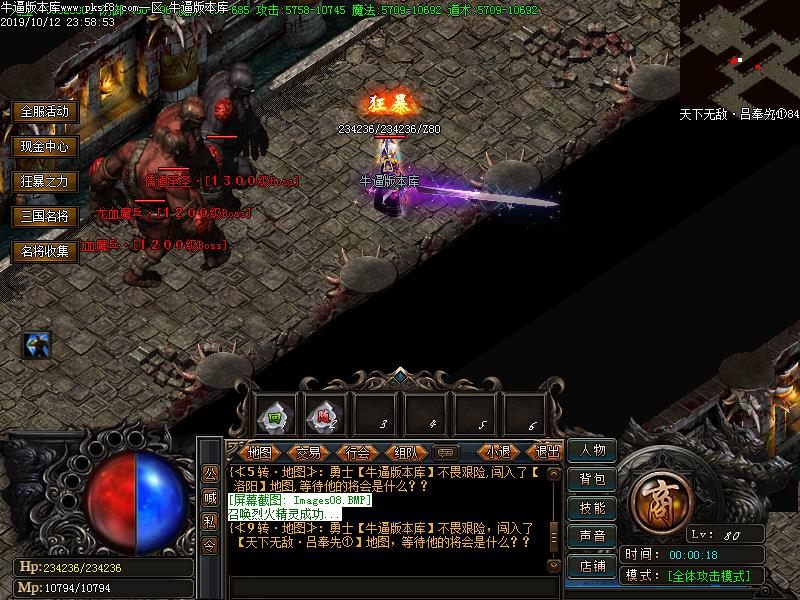Open the 地图 map button
The height and width of the screenshot is (600, 800).
click(x=259, y=452)
